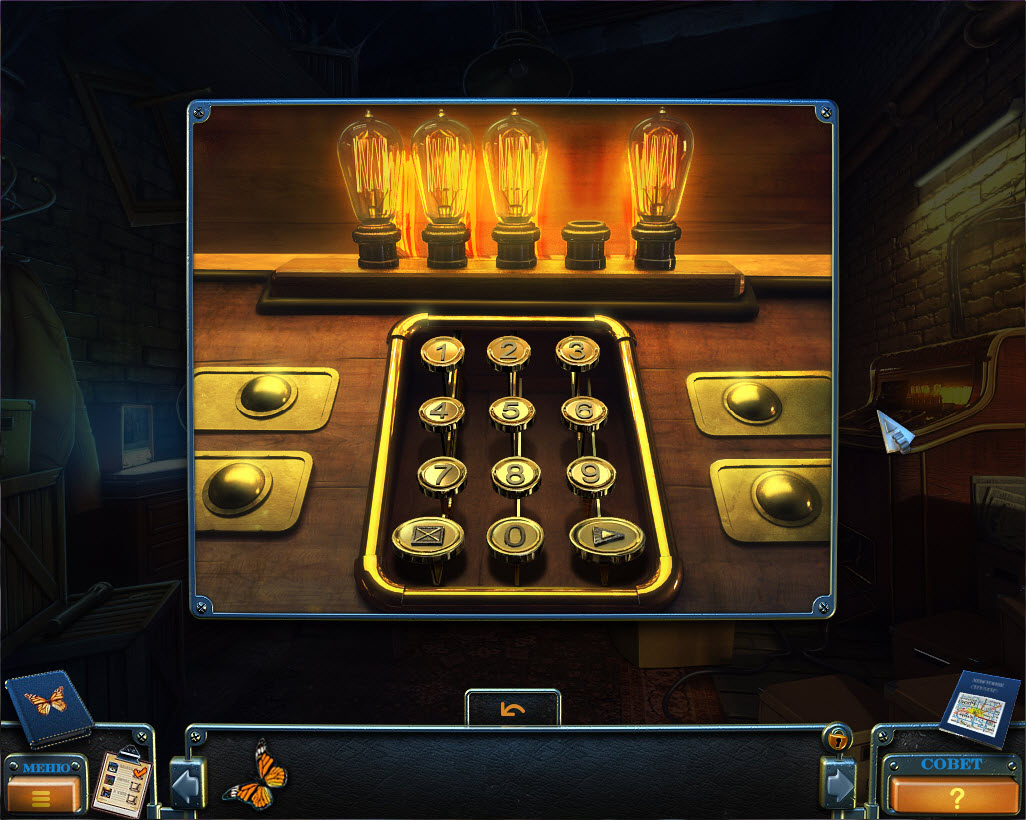Image resolution: width=1026 pixels, height=820 pixels.
Task: Enter digit 4 on the keypad
Action: click(x=441, y=411)
